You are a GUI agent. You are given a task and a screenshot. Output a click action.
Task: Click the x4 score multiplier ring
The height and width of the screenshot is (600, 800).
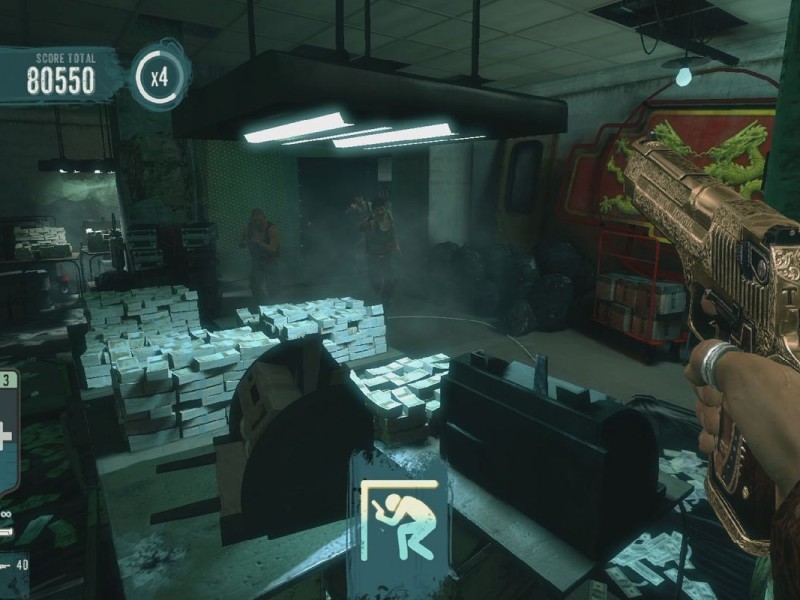click(159, 74)
